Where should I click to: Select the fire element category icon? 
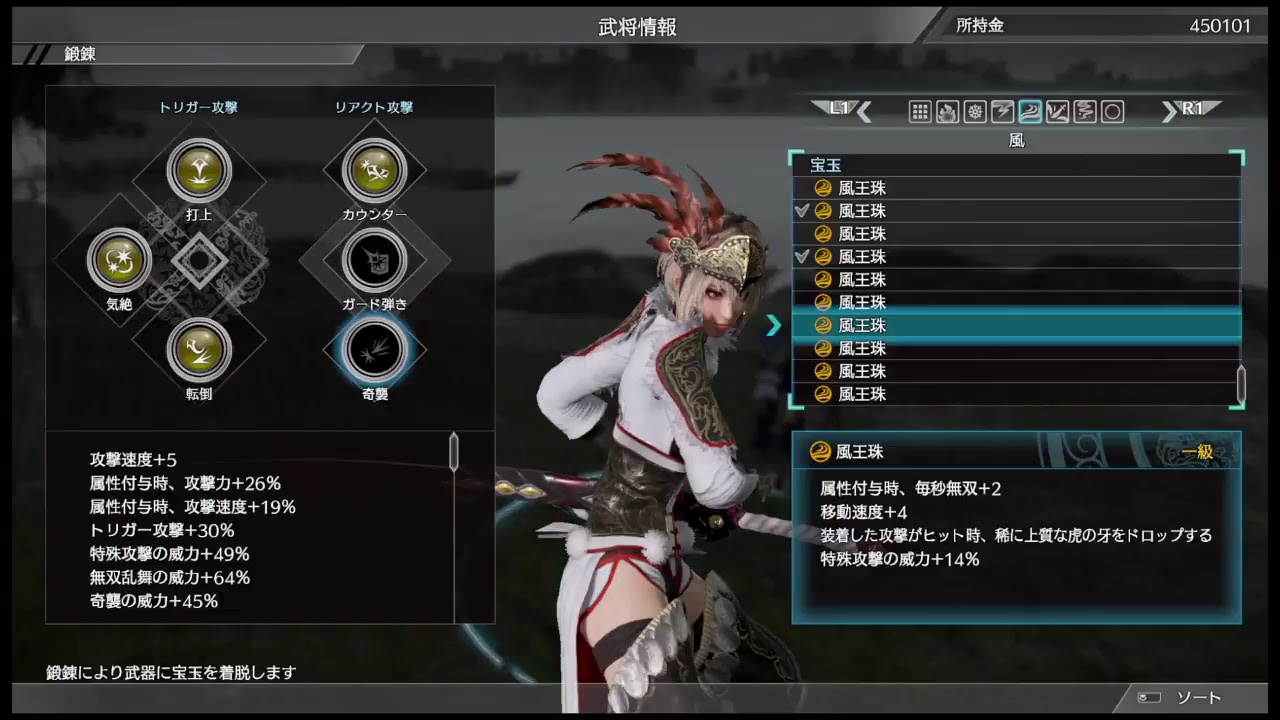(947, 112)
